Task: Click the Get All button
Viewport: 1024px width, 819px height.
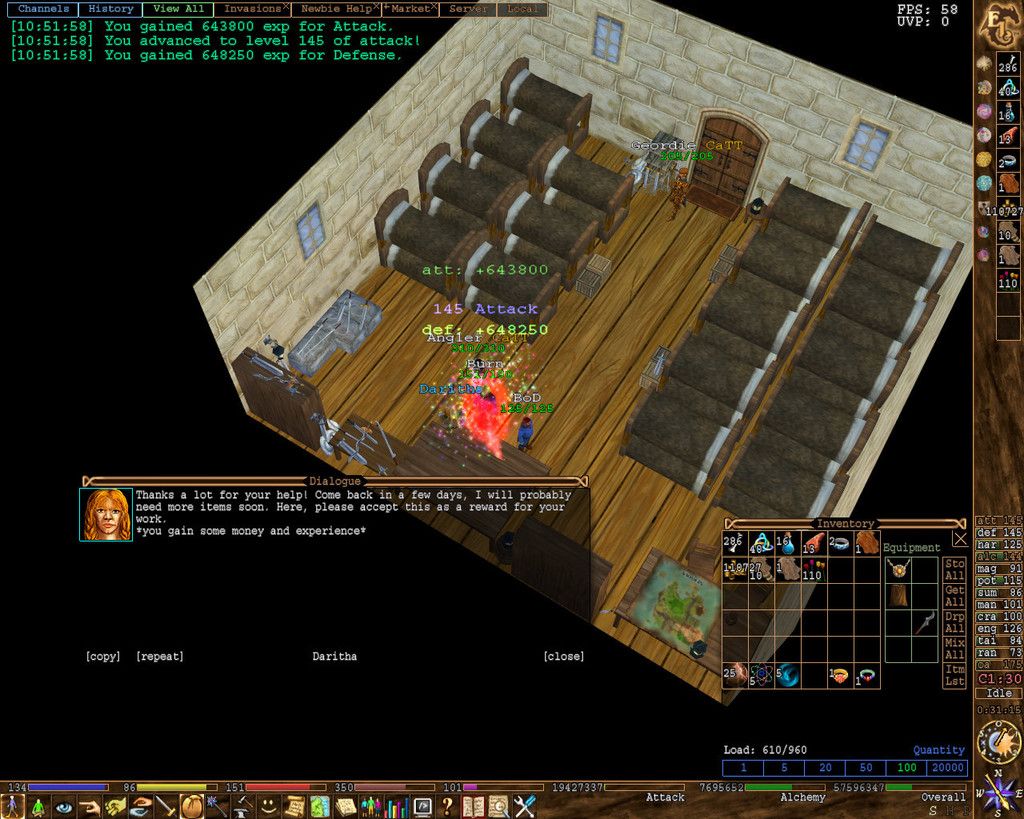Action: pos(955,596)
